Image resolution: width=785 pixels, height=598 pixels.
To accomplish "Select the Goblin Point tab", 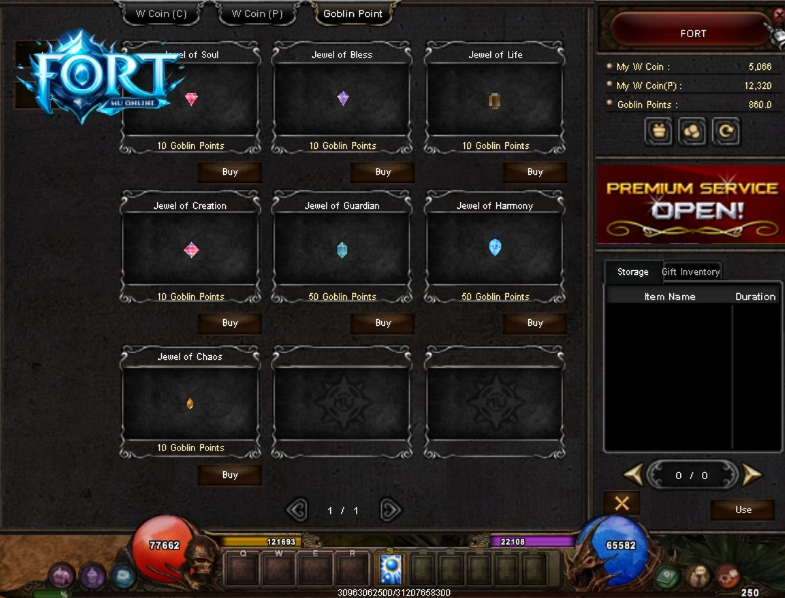I will click(x=353, y=14).
